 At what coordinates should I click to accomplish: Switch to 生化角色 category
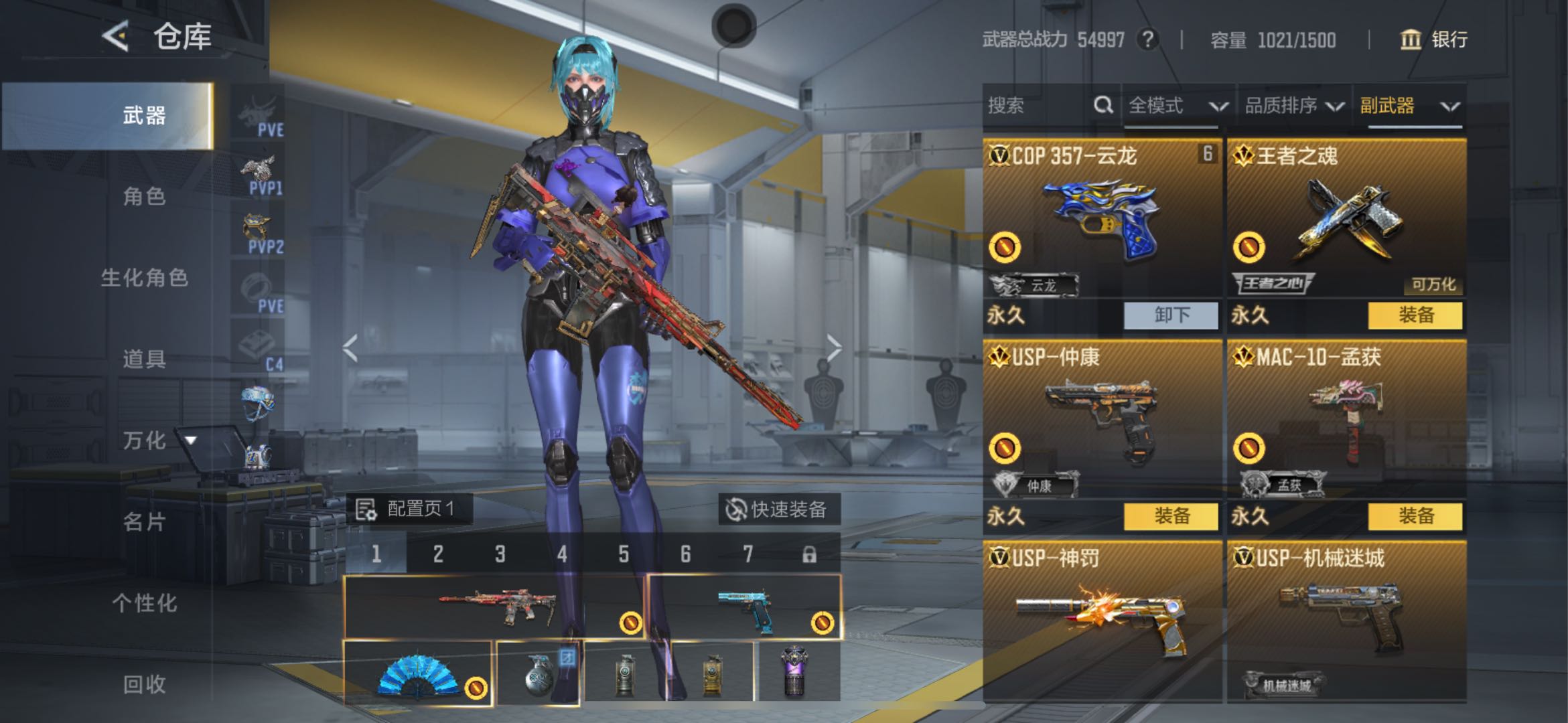144,278
